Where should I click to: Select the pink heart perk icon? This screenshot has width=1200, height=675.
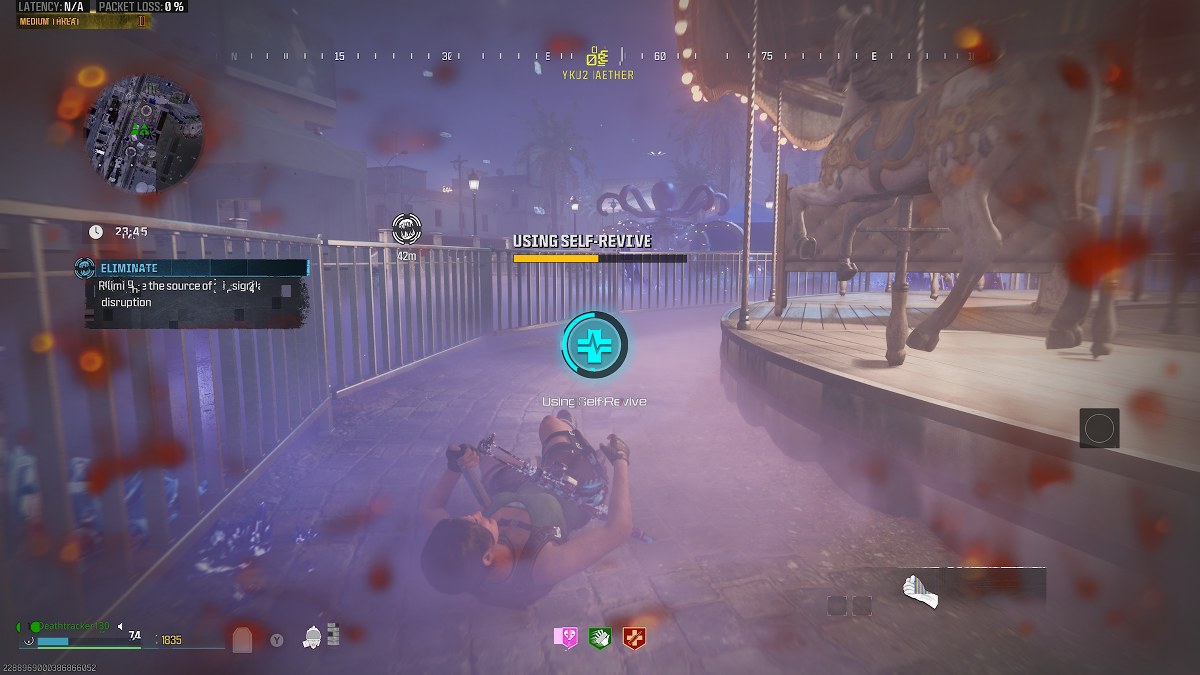567,638
